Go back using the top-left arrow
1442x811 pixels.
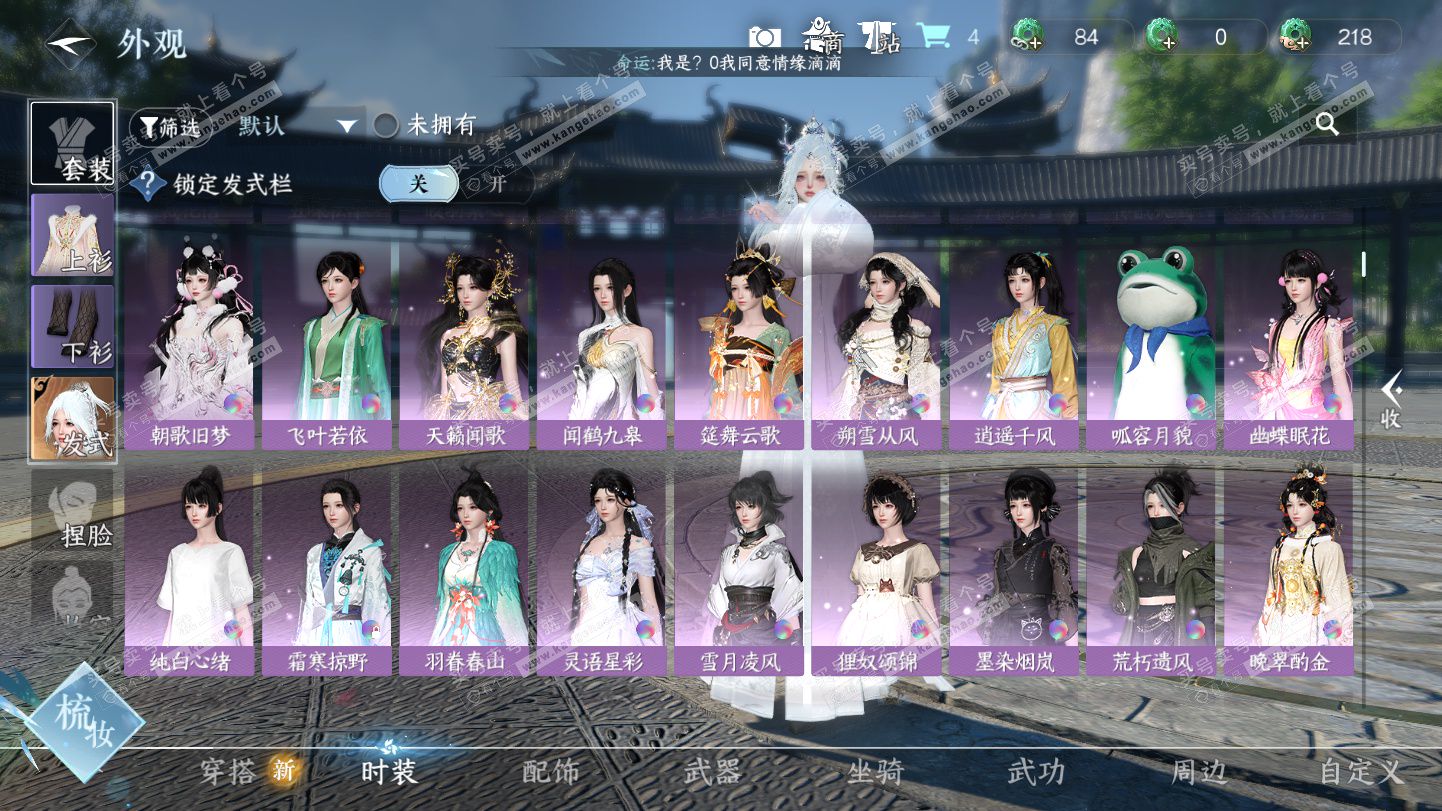(x=70, y=43)
